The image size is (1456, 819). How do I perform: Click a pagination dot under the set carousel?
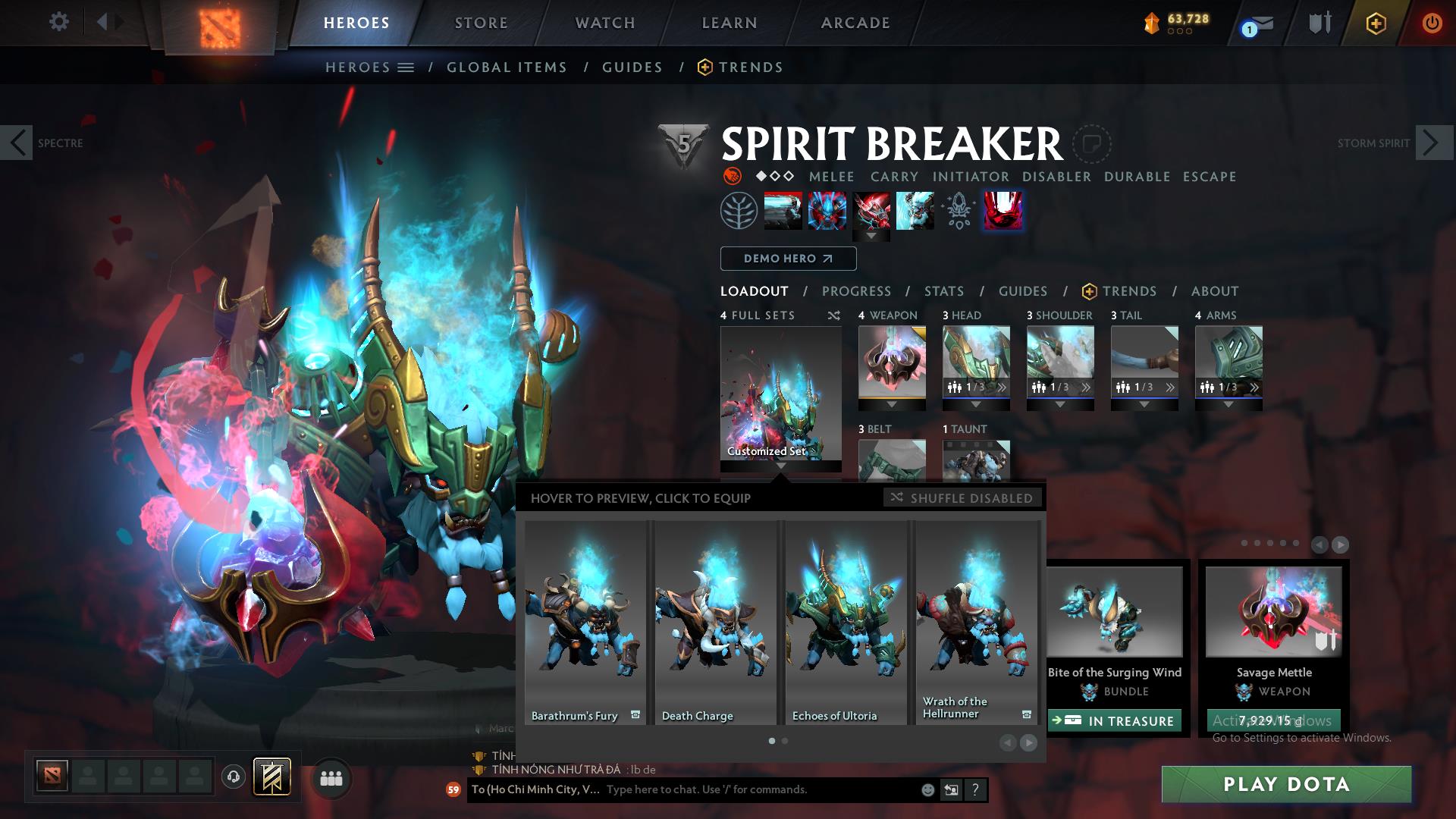(x=771, y=740)
